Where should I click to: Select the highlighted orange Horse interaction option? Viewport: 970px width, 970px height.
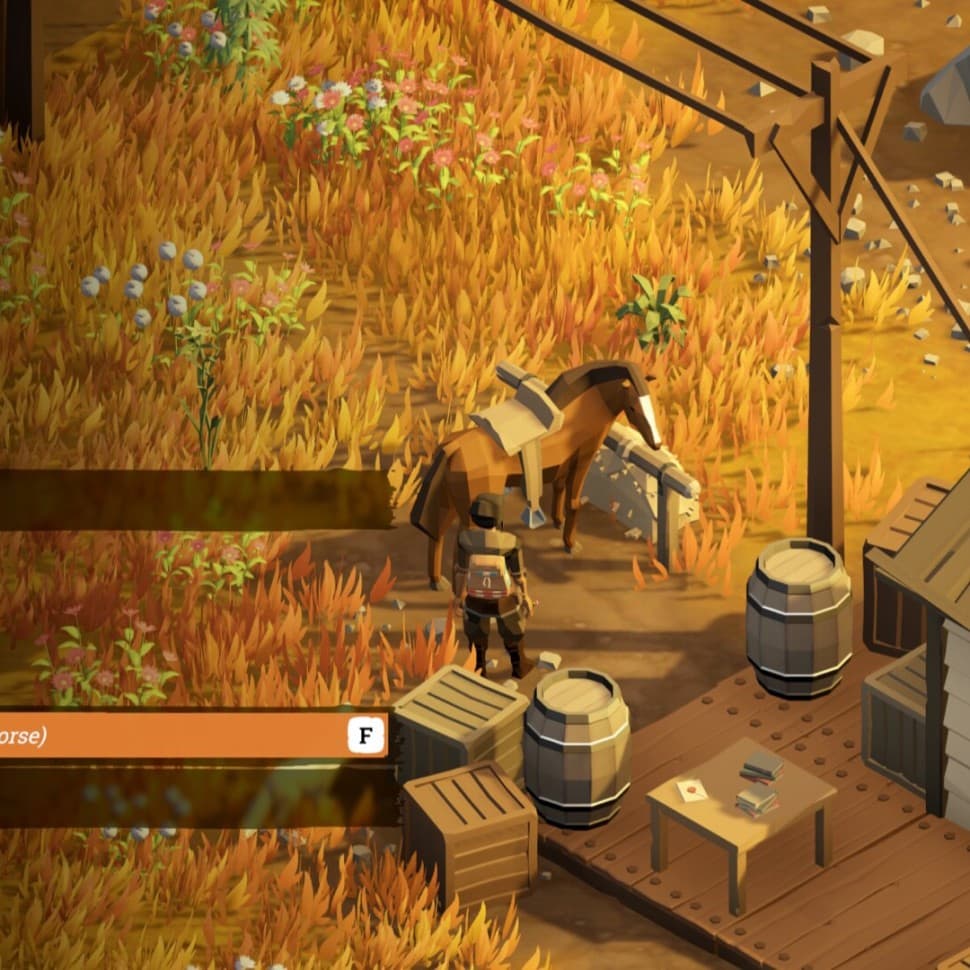[190, 736]
